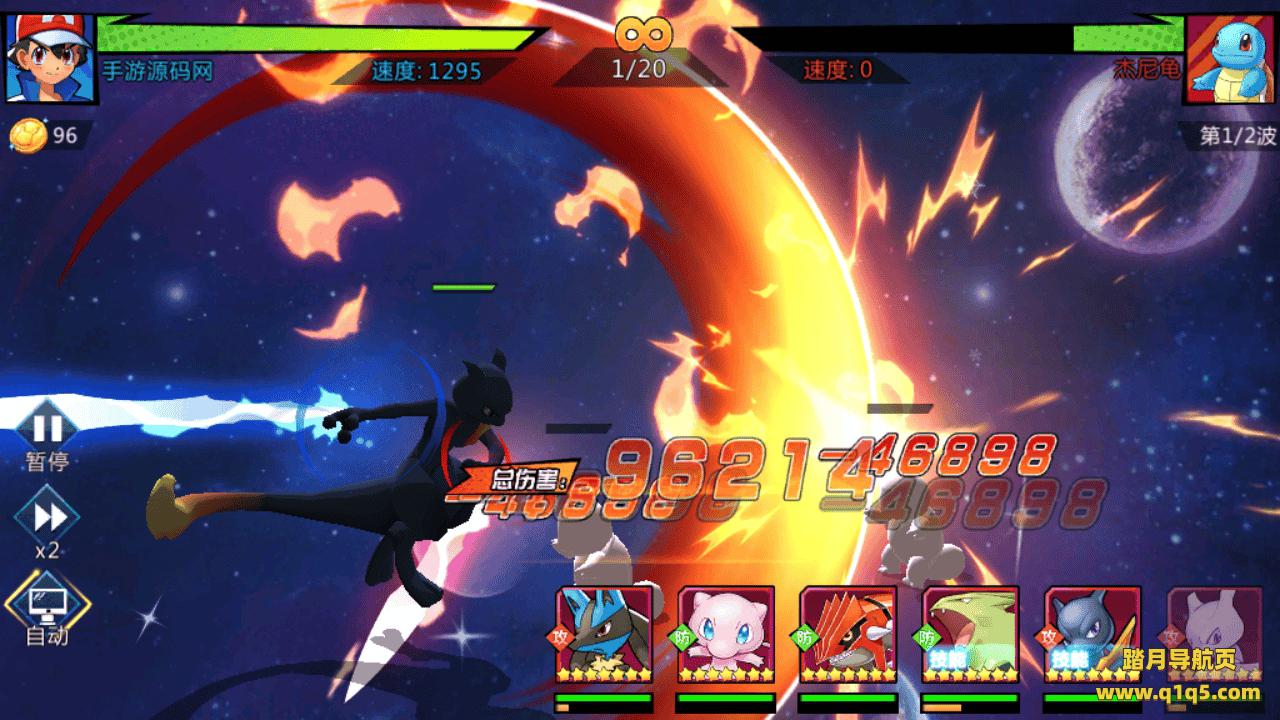The height and width of the screenshot is (720, 1280).
Task: Tap the Squirtle enemy portrait
Action: (x=1230, y=58)
